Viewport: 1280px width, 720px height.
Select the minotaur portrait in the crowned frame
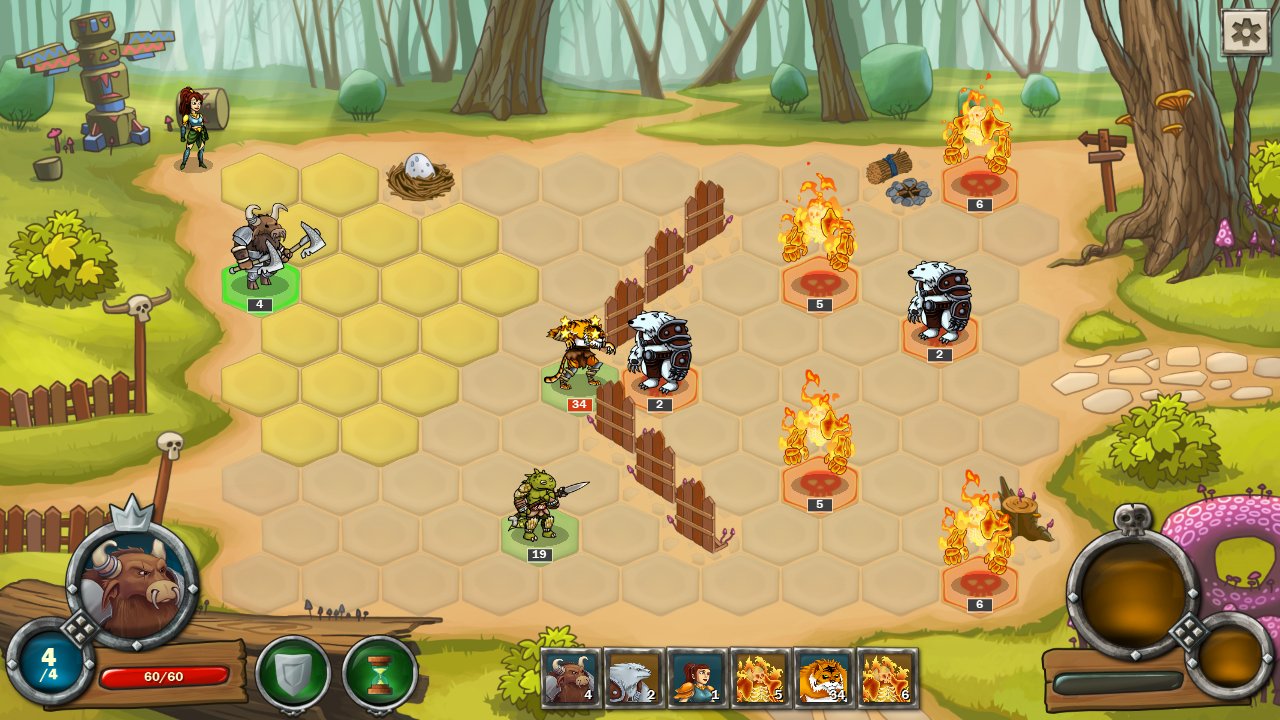[x=132, y=582]
